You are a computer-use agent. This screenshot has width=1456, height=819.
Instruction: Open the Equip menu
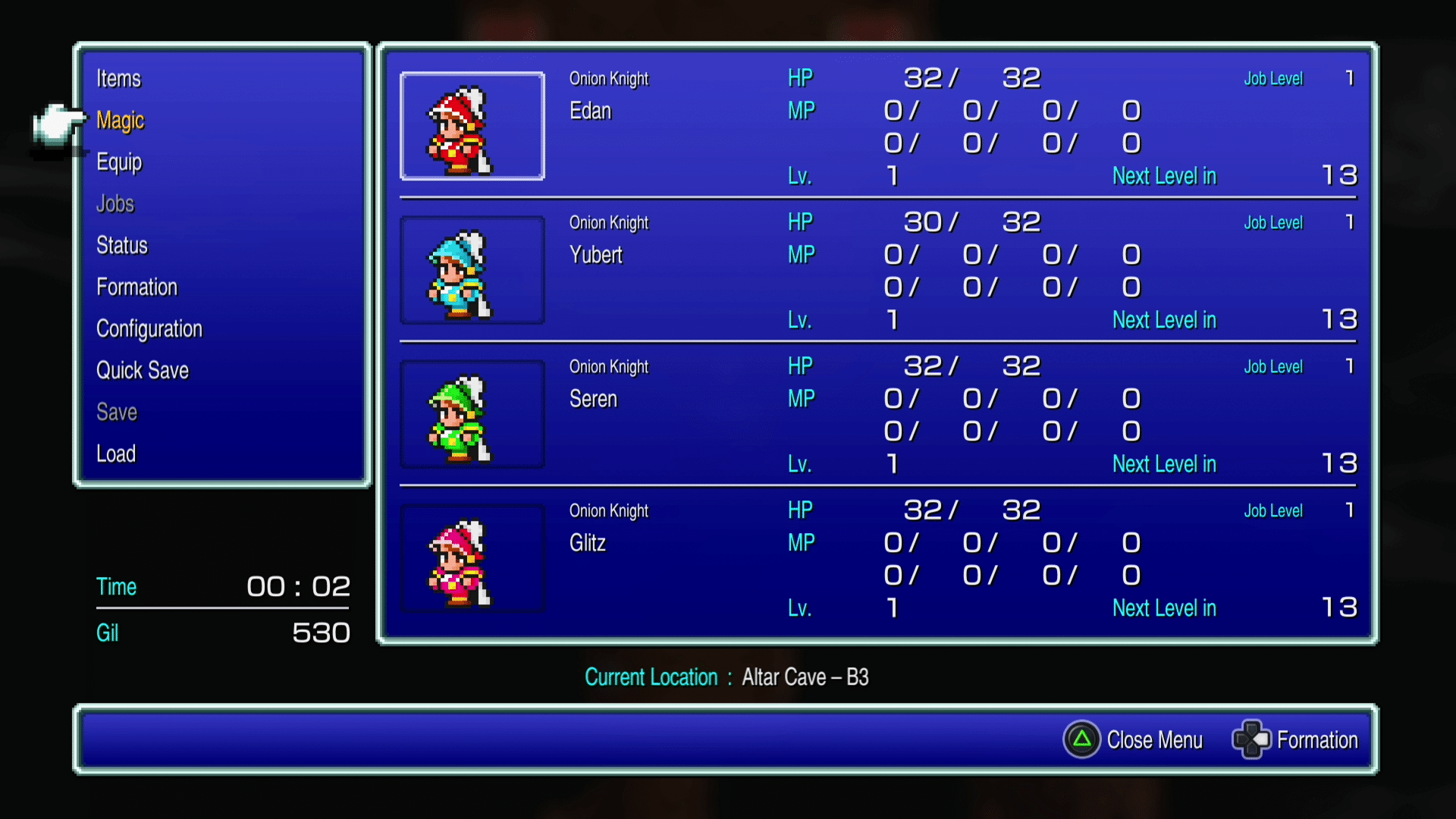pos(119,162)
